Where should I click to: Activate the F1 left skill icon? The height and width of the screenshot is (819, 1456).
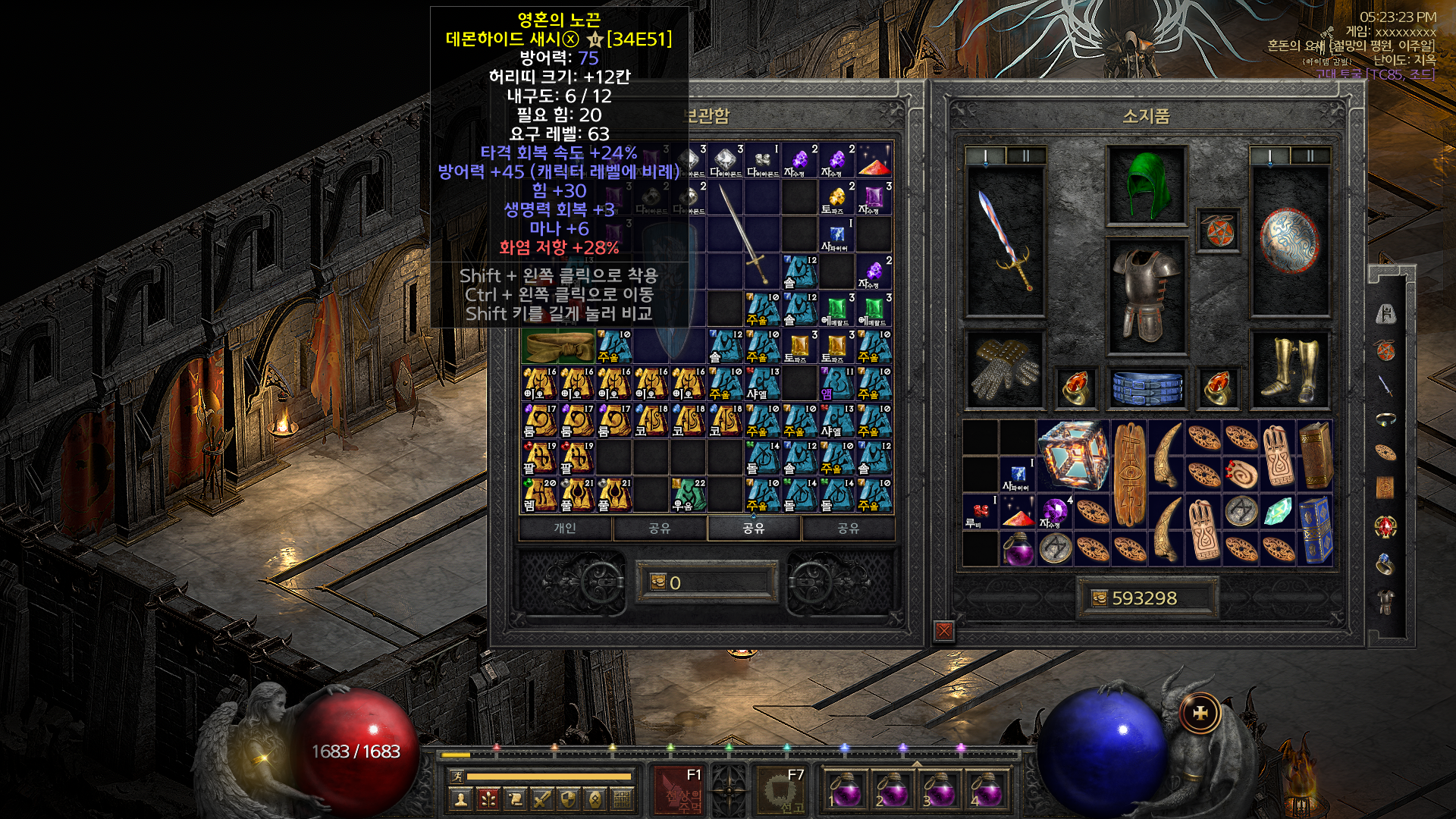coord(680,791)
